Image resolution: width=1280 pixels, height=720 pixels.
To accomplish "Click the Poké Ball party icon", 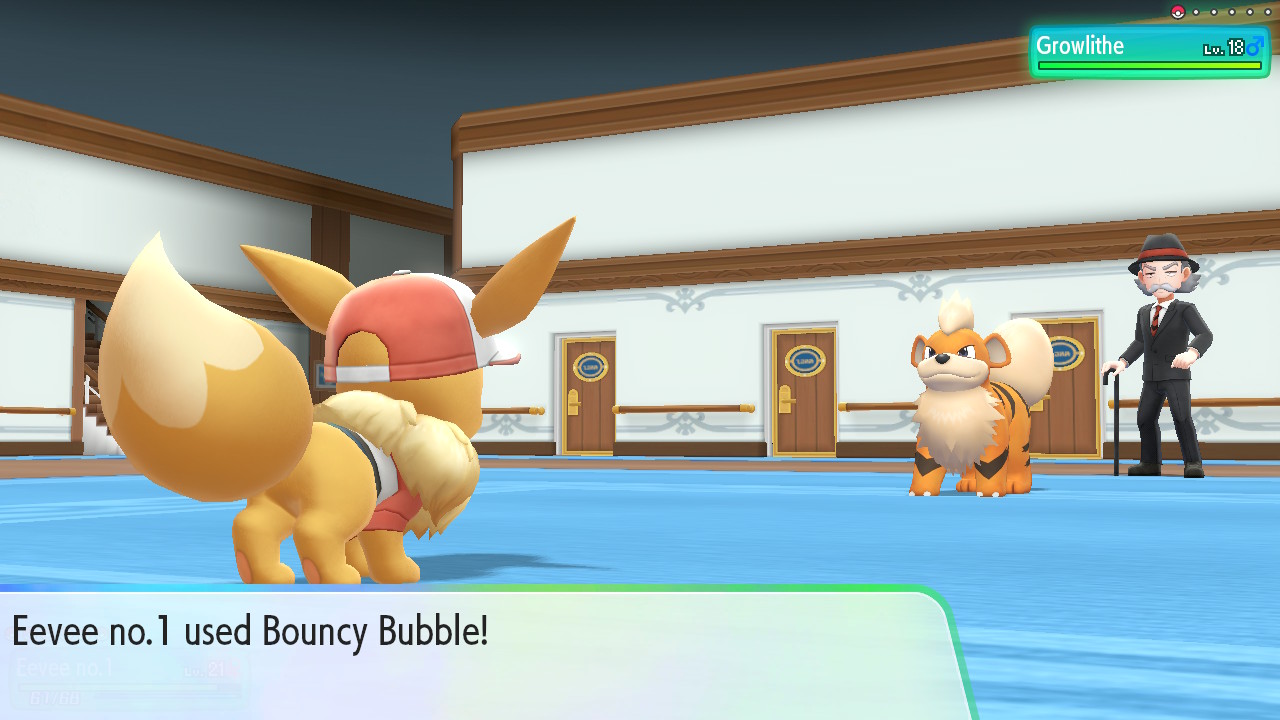I will (1178, 12).
